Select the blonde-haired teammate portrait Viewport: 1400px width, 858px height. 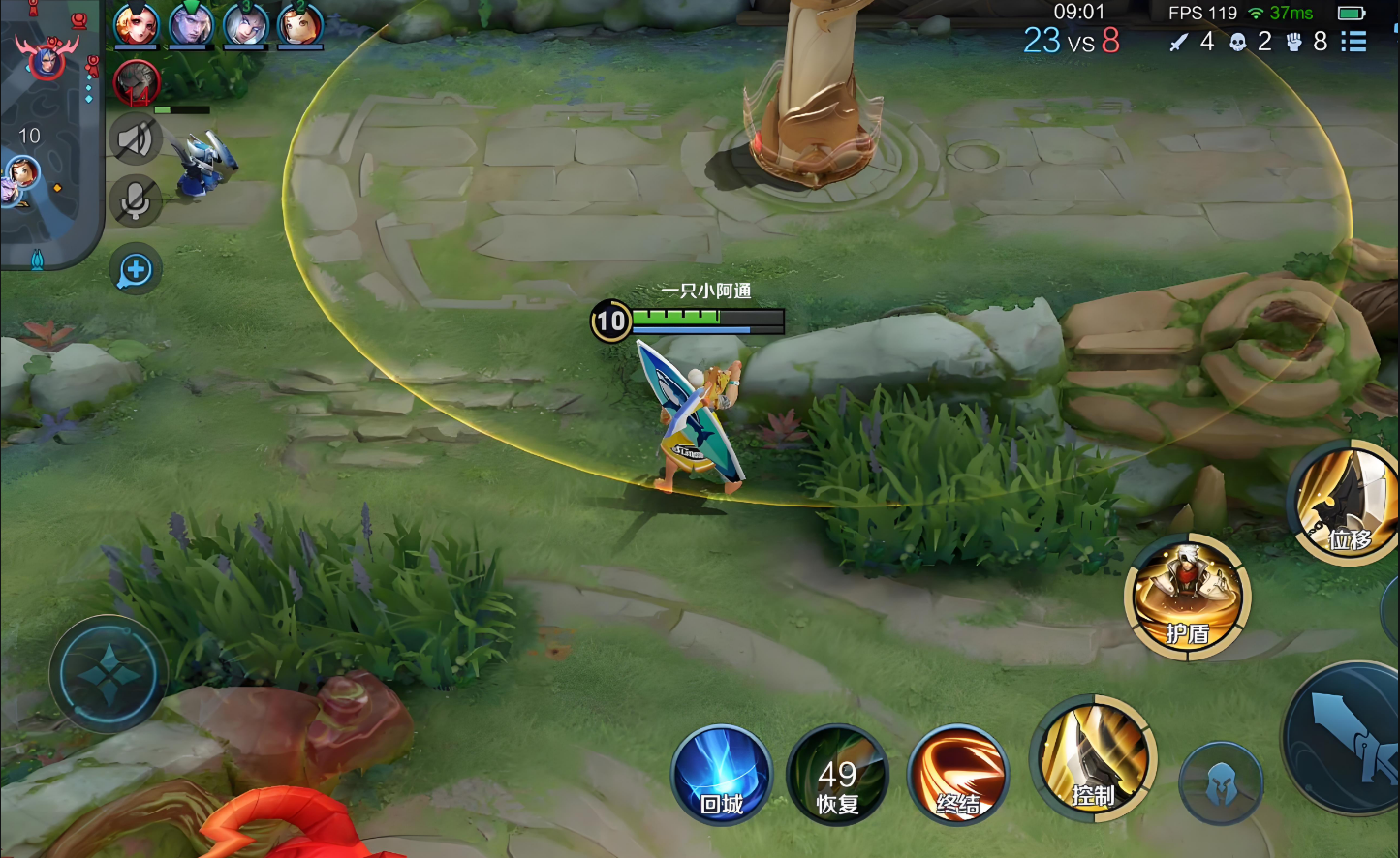tap(136, 24)
